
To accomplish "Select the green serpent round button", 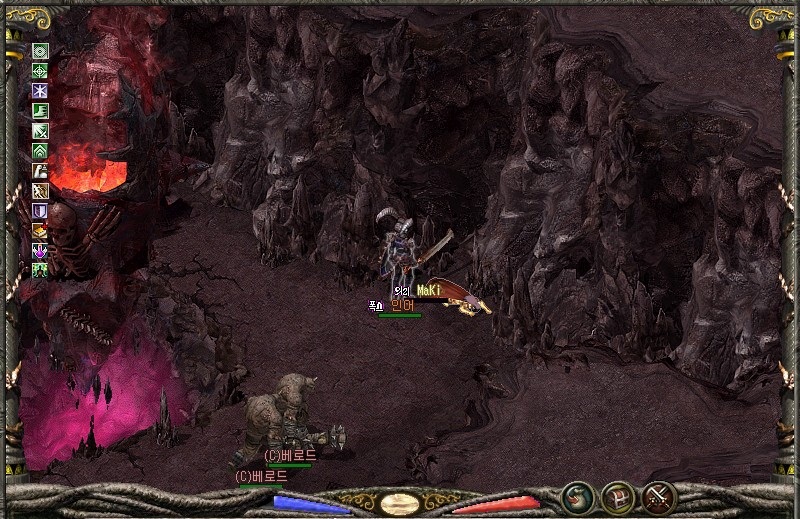I will coord(576,496).
